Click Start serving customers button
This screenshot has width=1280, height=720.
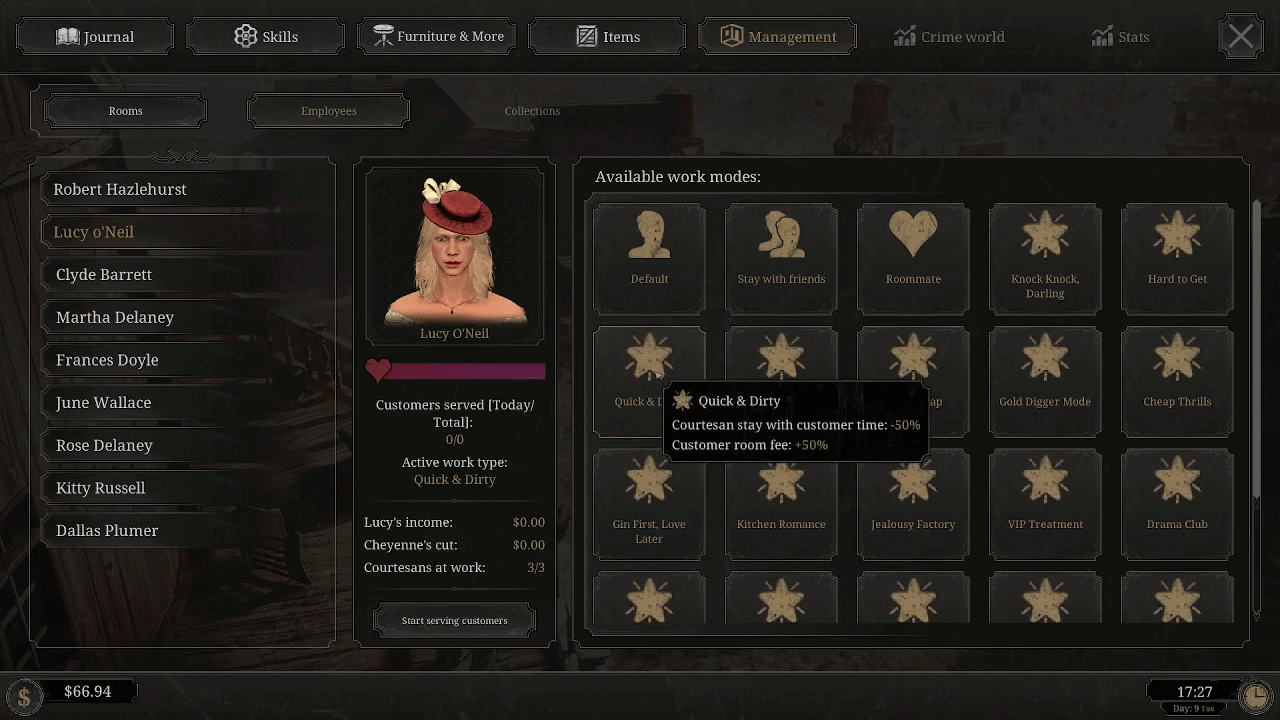click(x=454, y=621)
